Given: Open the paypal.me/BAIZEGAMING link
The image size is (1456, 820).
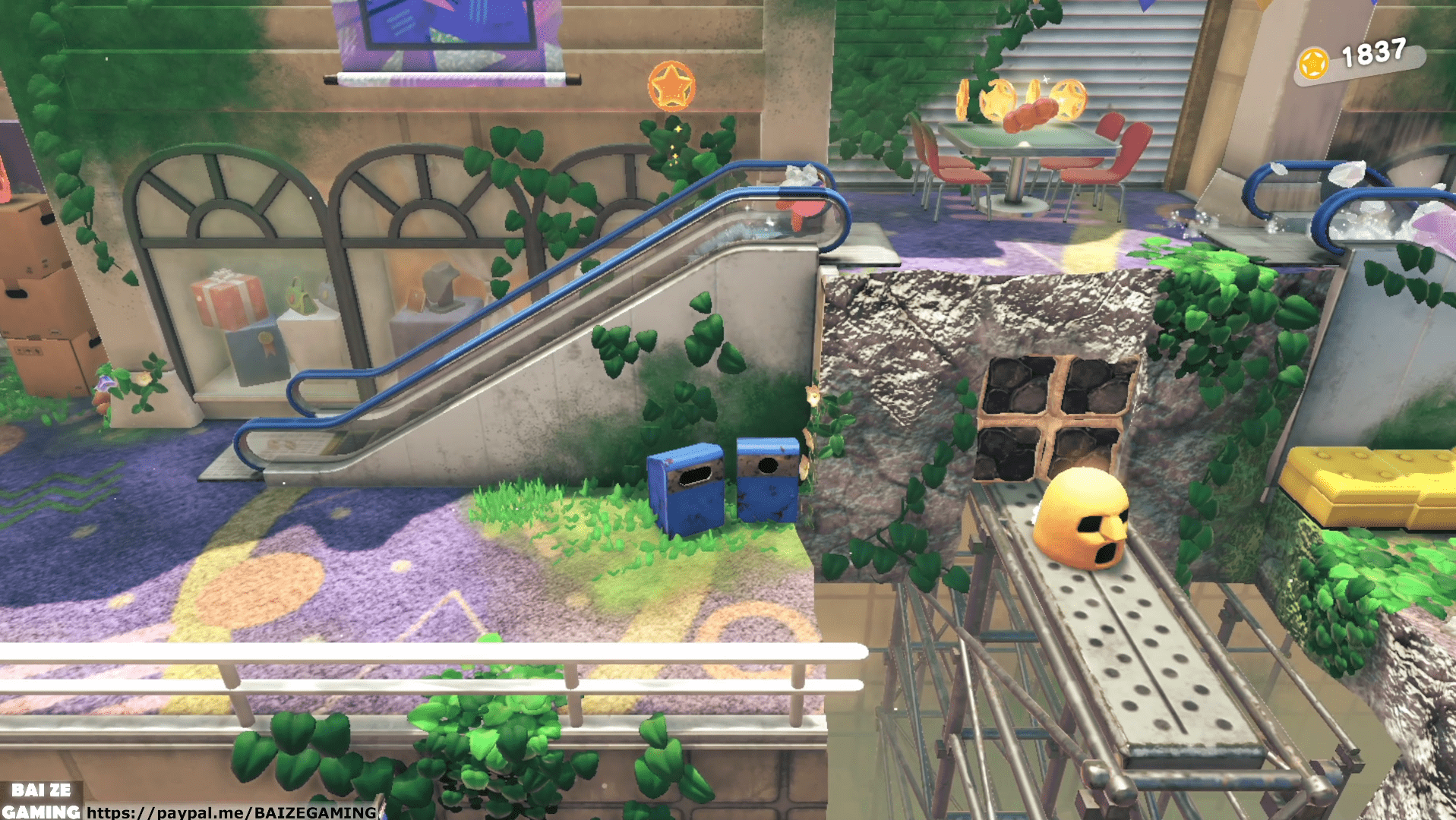Looking at the screenshot, I should click(231, 812).
